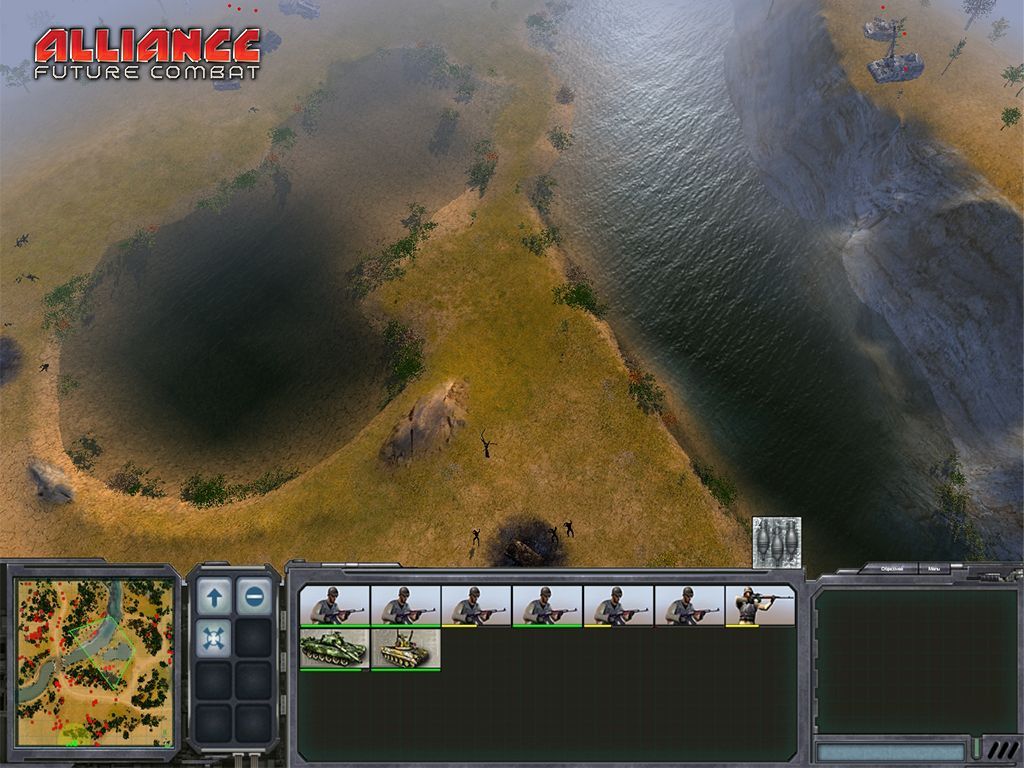Open the Menu button
The image size is (1024, 768).
[933, 568]
